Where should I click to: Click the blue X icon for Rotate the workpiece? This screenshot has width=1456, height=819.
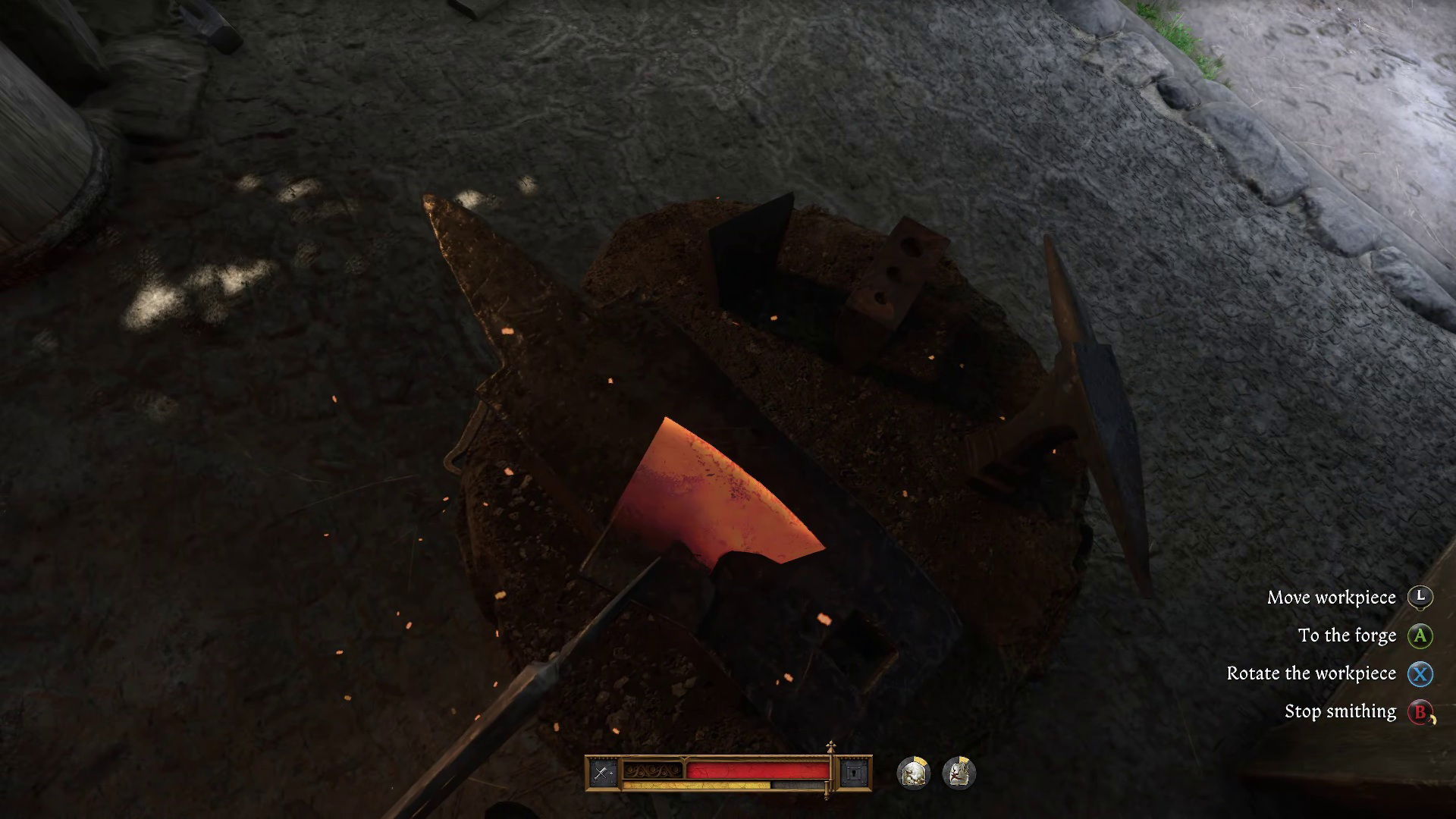[1420, 673]
